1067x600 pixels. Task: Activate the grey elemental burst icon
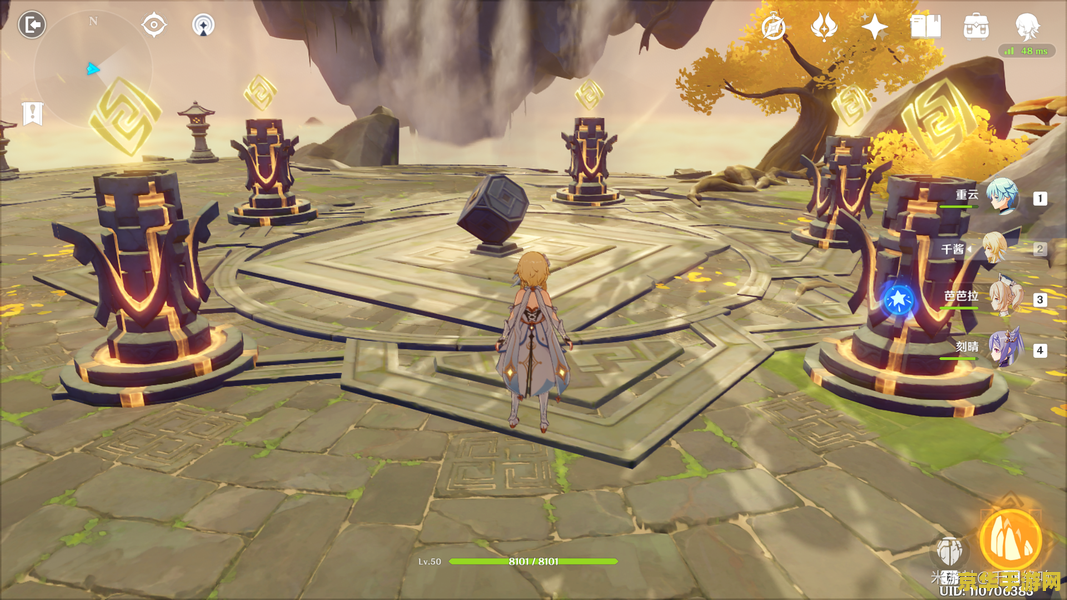950,551
